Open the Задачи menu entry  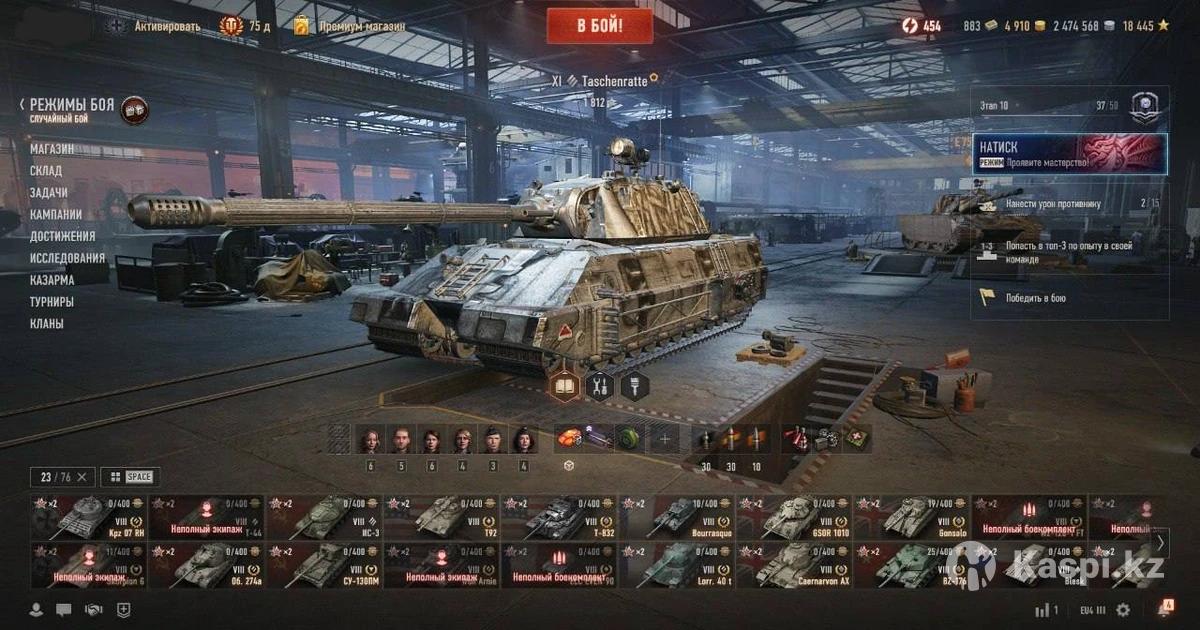(49, 192)
